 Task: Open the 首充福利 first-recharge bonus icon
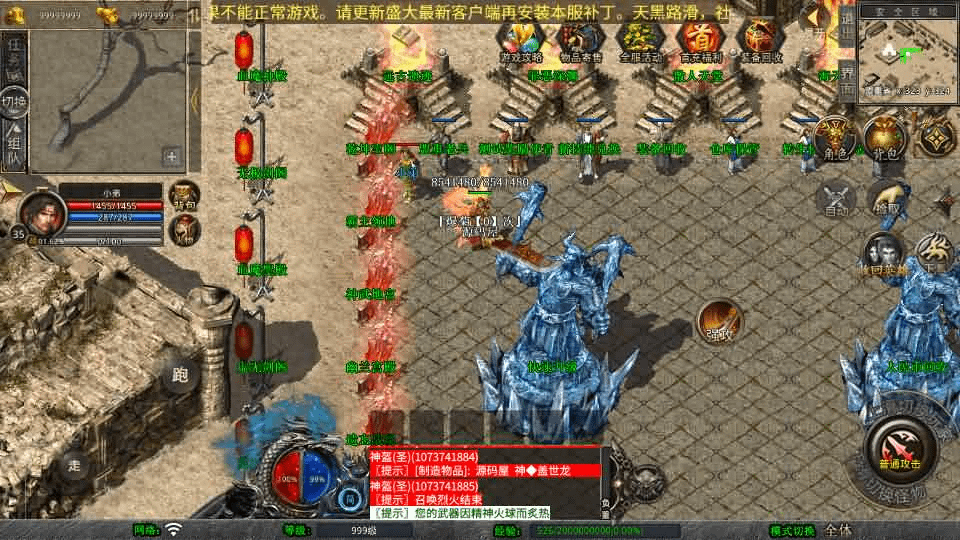699,41
